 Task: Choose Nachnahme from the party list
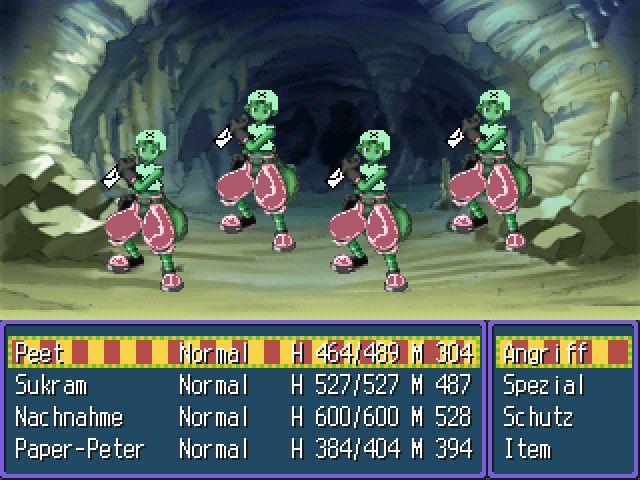pos(244,417)
